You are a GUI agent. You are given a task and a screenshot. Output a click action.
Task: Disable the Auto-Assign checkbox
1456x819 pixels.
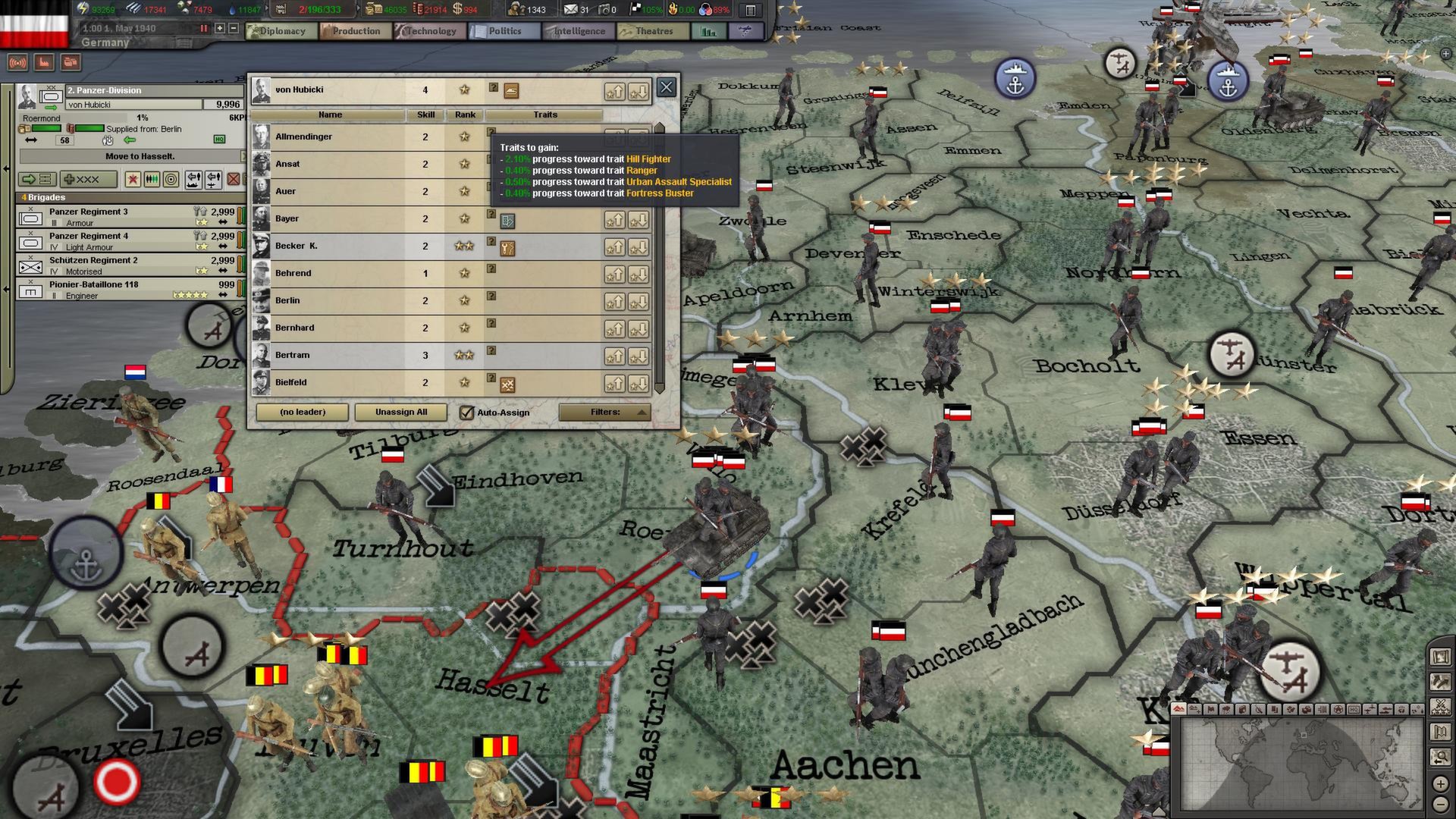pos(467,412)
